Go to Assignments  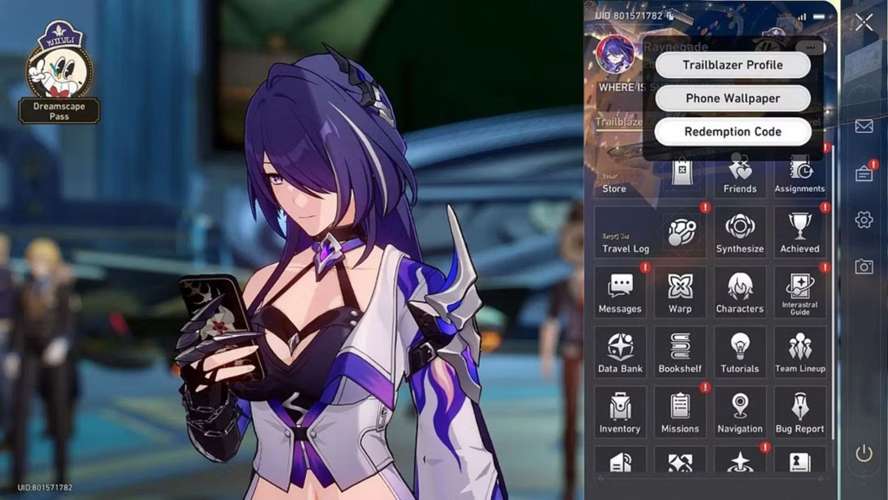800,173
